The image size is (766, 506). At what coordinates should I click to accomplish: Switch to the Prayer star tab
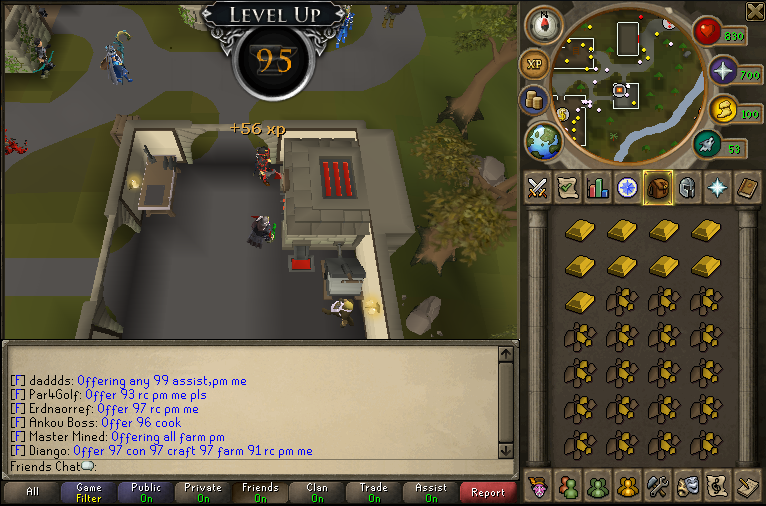coord(717,188)
